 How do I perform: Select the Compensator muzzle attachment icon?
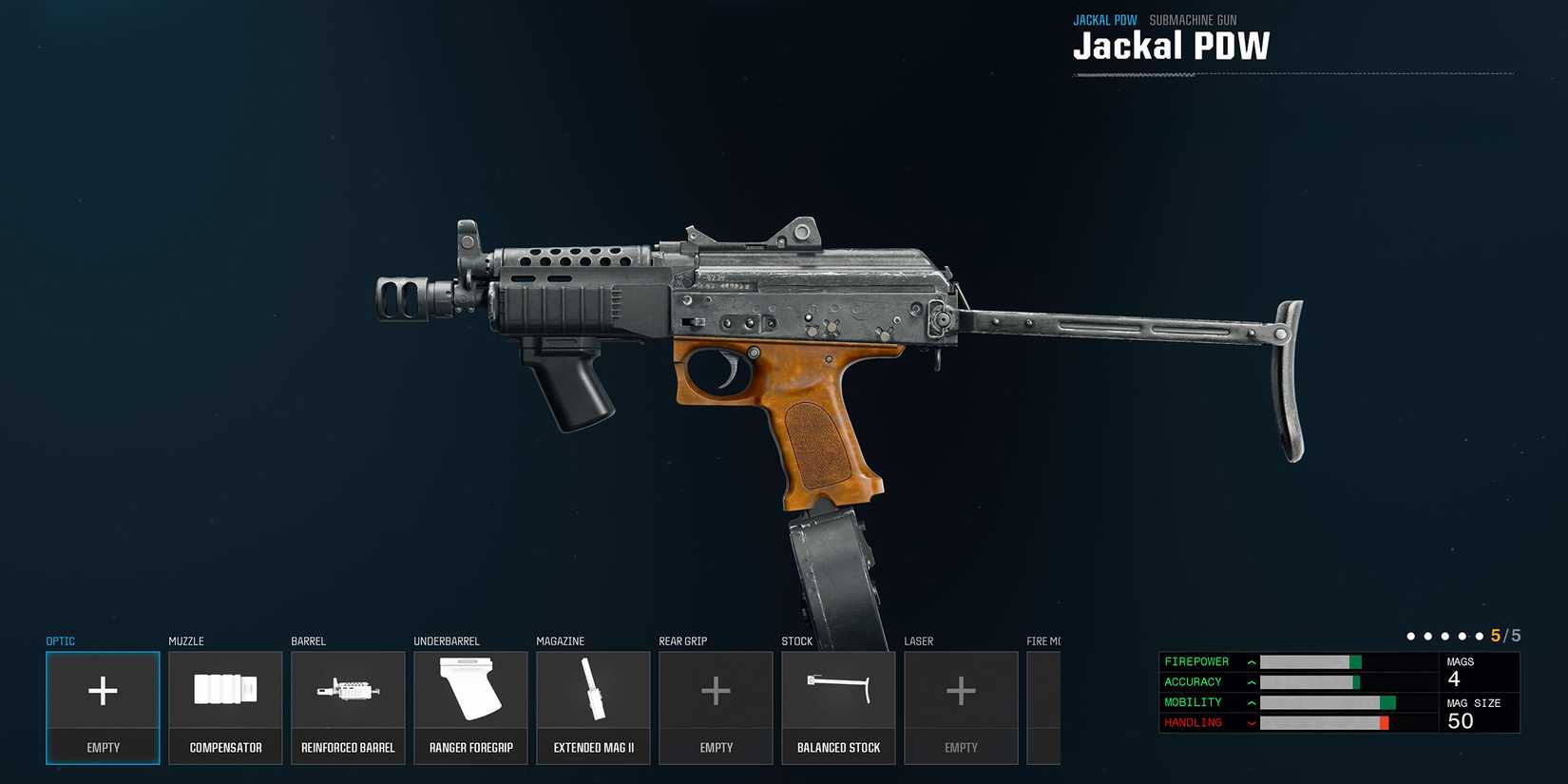click(x=224, y=691)
